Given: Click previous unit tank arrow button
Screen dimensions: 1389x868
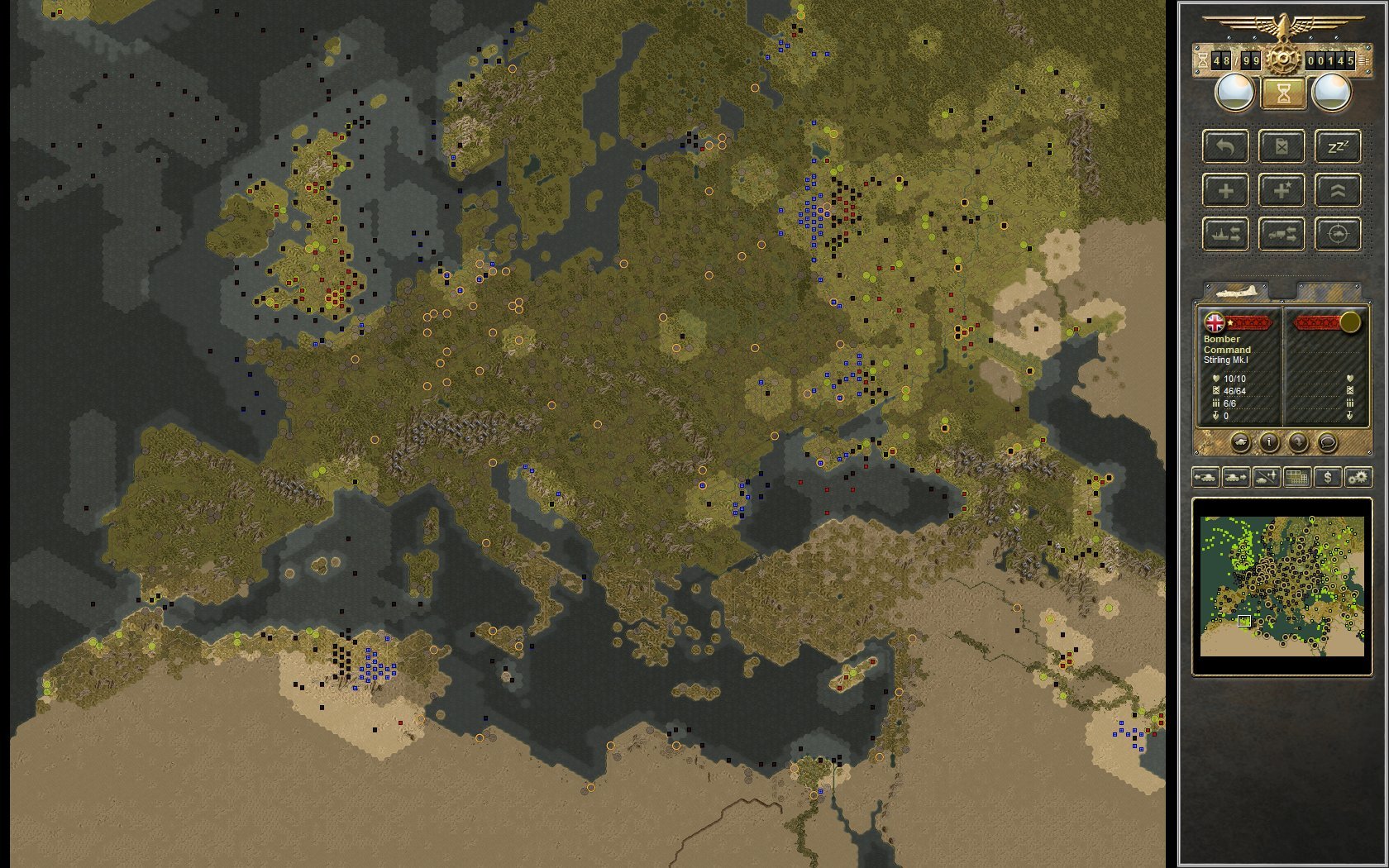Looking at the screenshot, I should point(1206,477).
